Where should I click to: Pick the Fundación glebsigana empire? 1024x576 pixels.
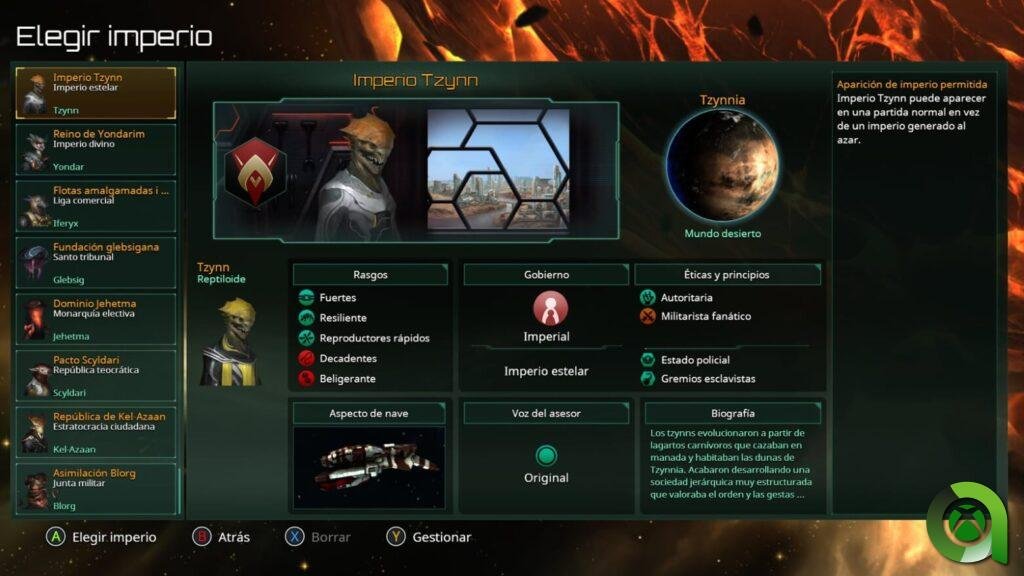tap(95, 263)
